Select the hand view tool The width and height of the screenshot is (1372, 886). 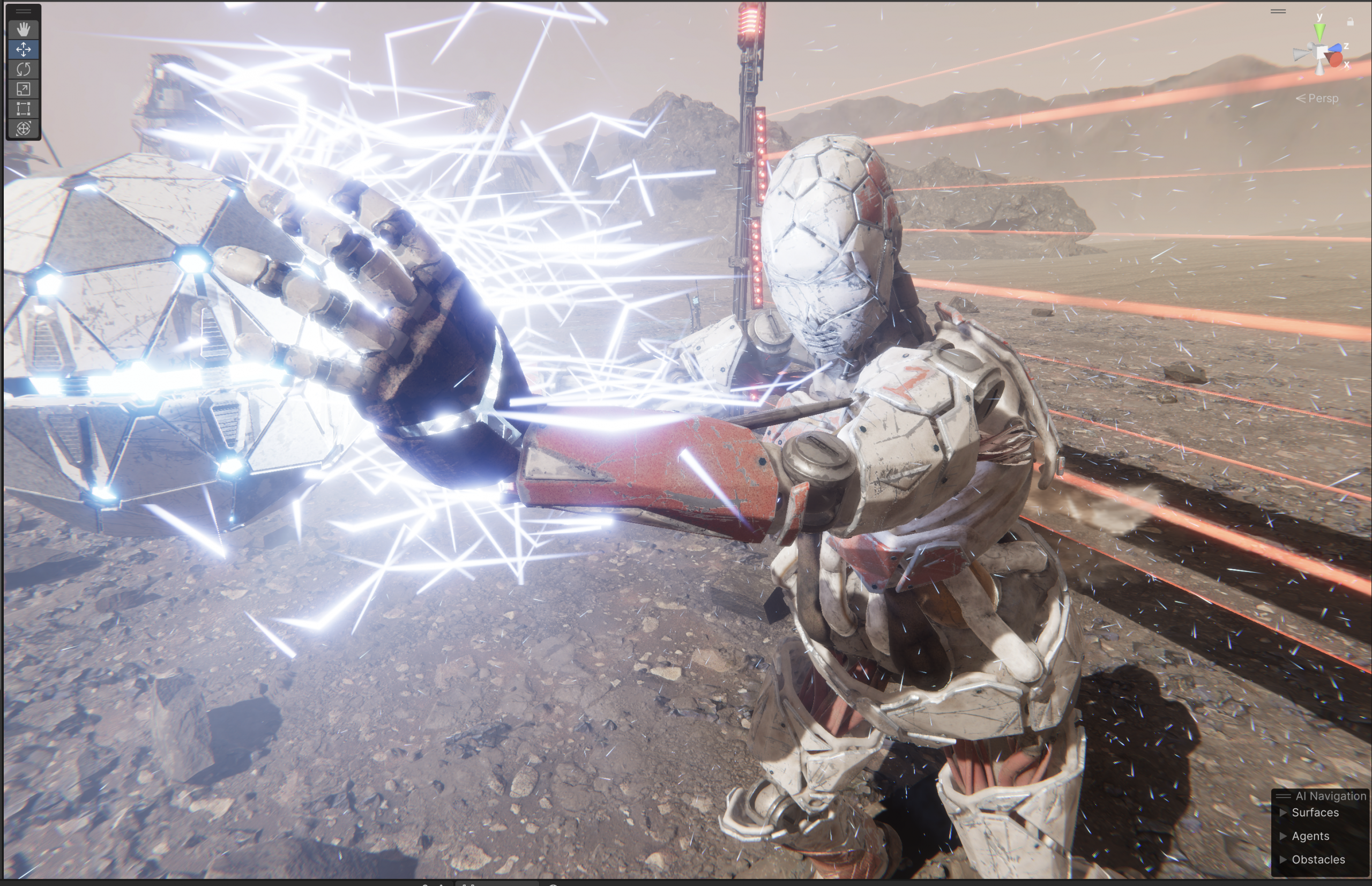24,29
